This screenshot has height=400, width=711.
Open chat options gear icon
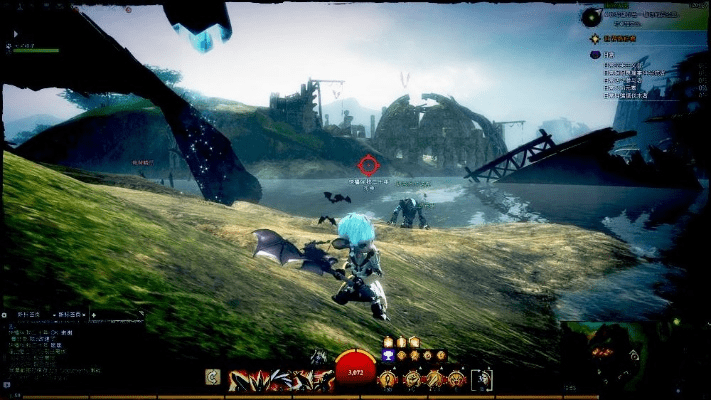tap(6, 315)
